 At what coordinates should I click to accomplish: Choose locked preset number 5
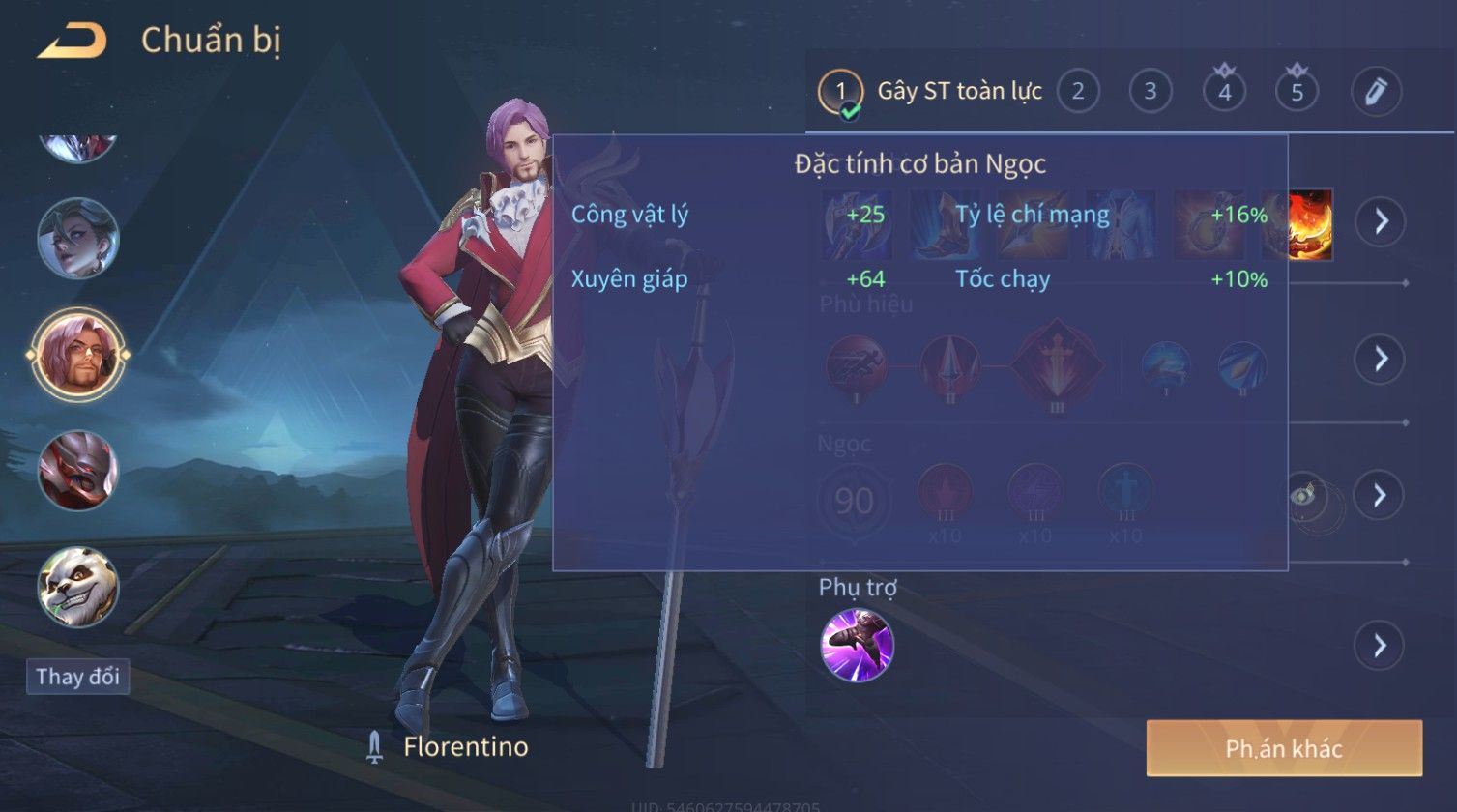pyautogui.click(x=1297, y=93)
